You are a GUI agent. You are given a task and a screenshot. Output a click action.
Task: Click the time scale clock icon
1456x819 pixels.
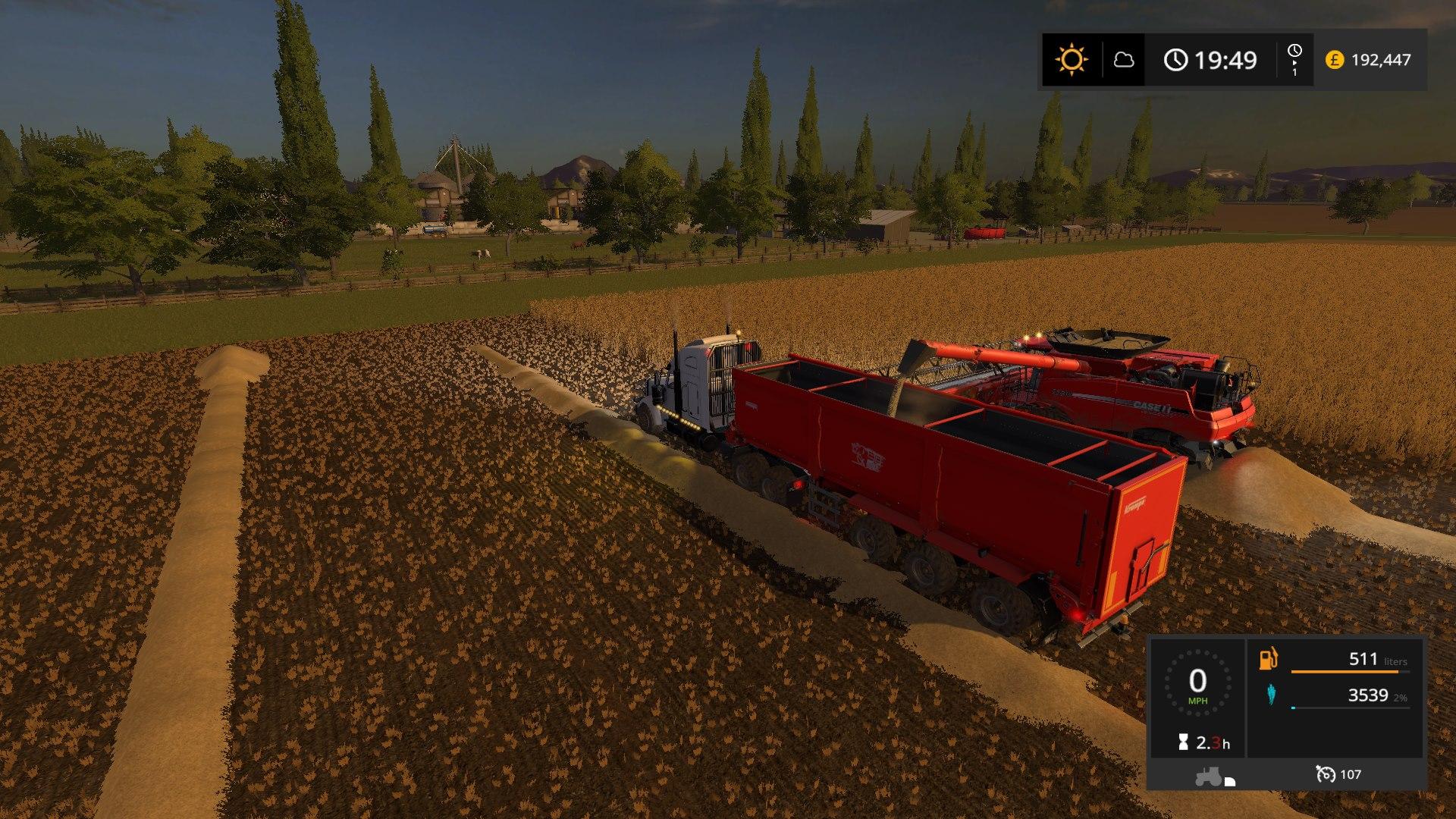point(1294,52)
